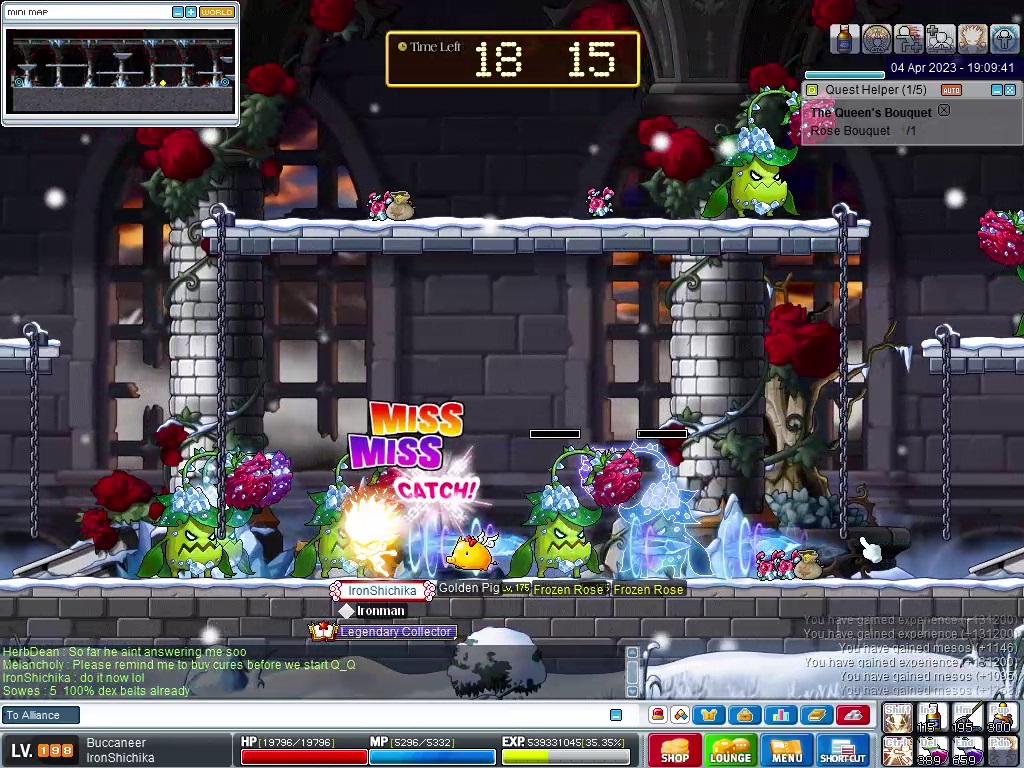Click the minimap's minus button
The image size is (1024, 768).
pos(178,12)
